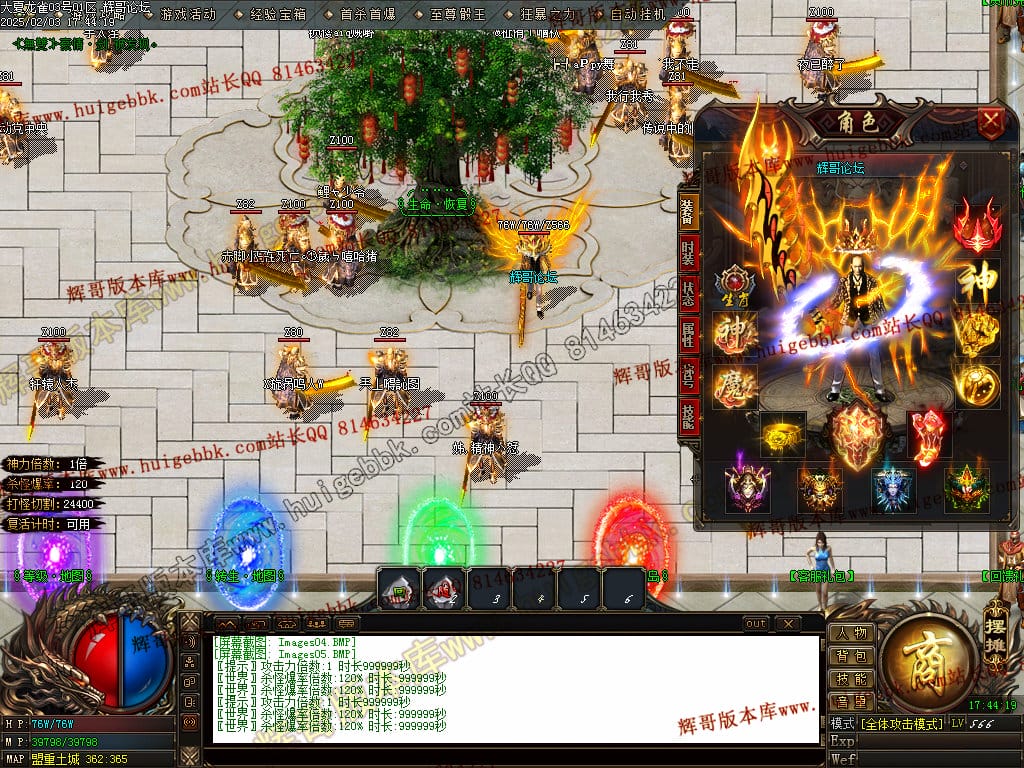The height and width of the screenshot is (768, 1024).
Task: Select the 首杀首爆 menu entry
Action: (x=368, y=15)
